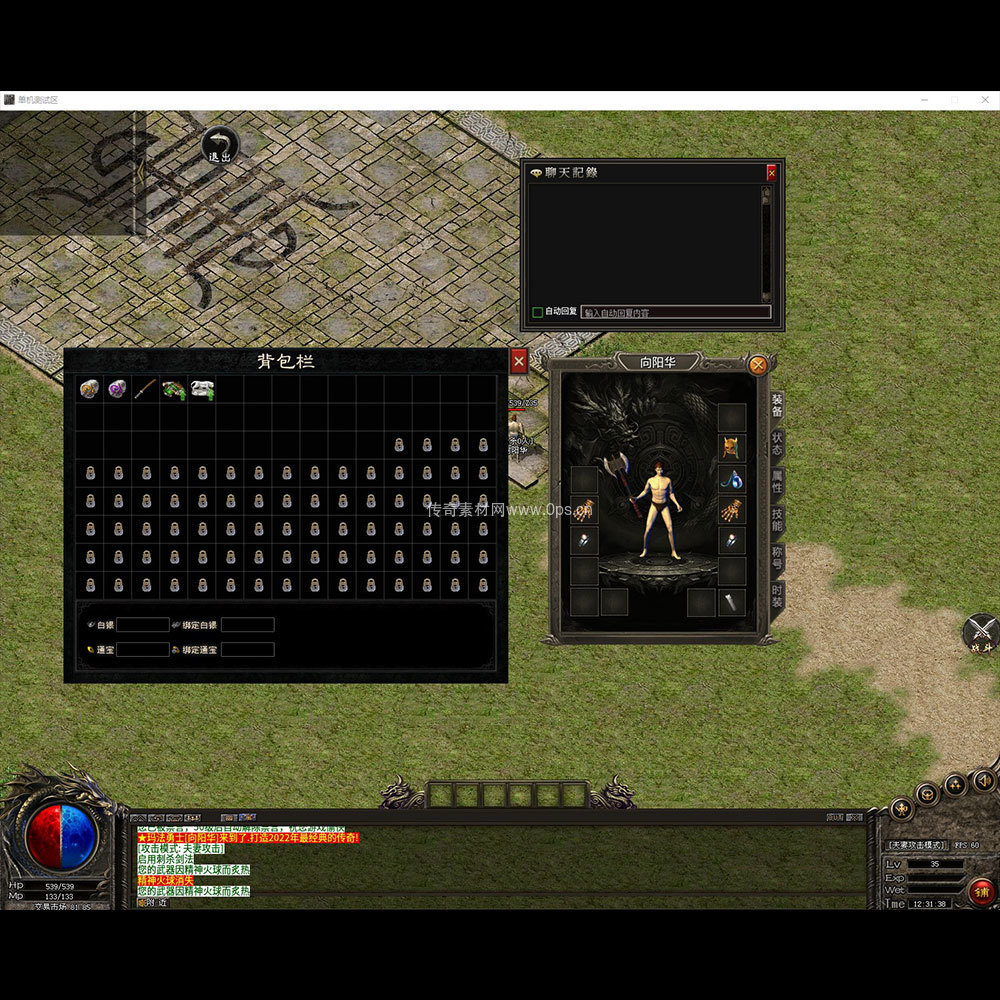Click the equipped helmet slot
1000x1000 pixels.
732,447
